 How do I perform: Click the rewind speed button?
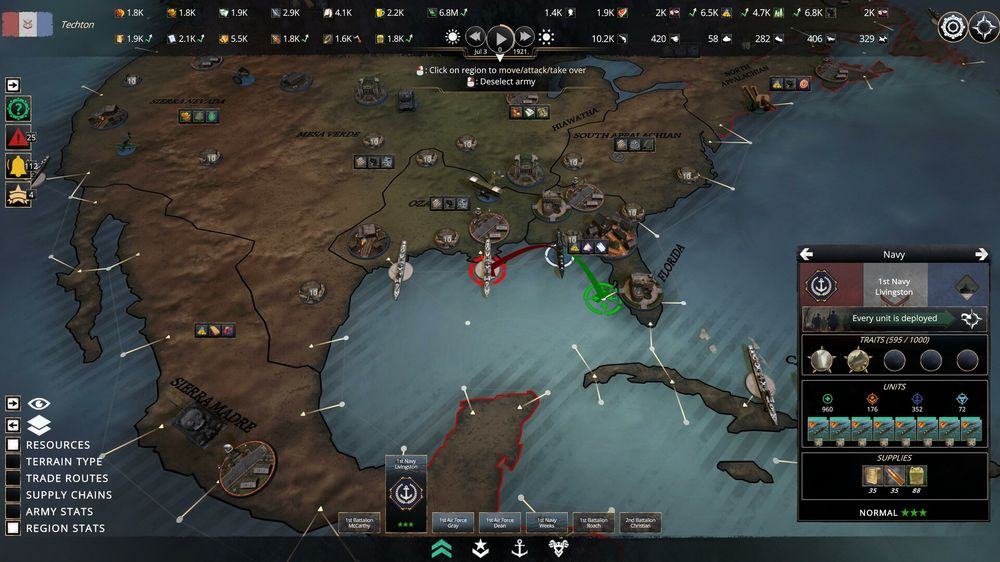pos(477,38)
